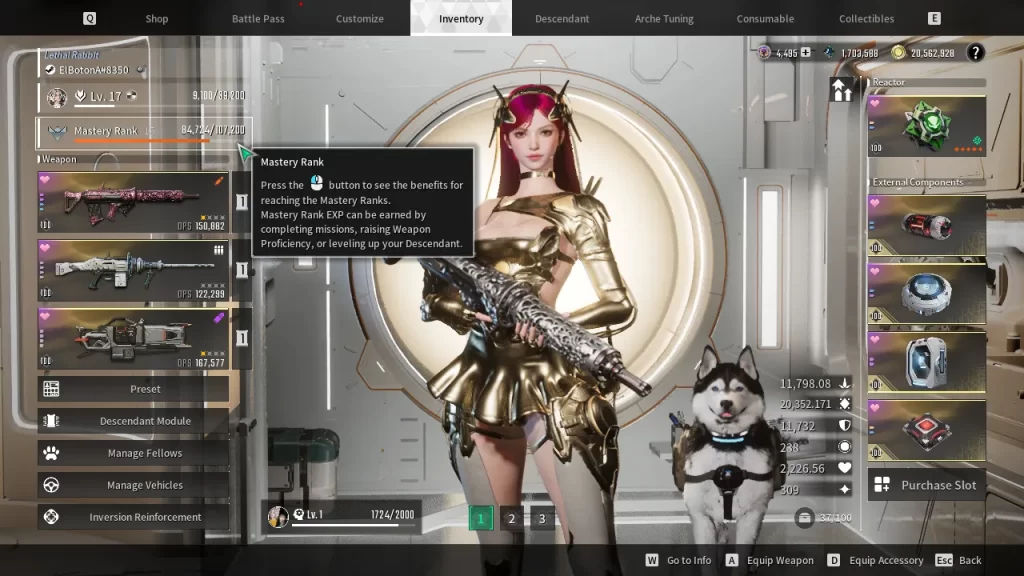This screenshot has width=1024, height=576.
Task: Open the Customize tab
Action: [x=360, y=19]
